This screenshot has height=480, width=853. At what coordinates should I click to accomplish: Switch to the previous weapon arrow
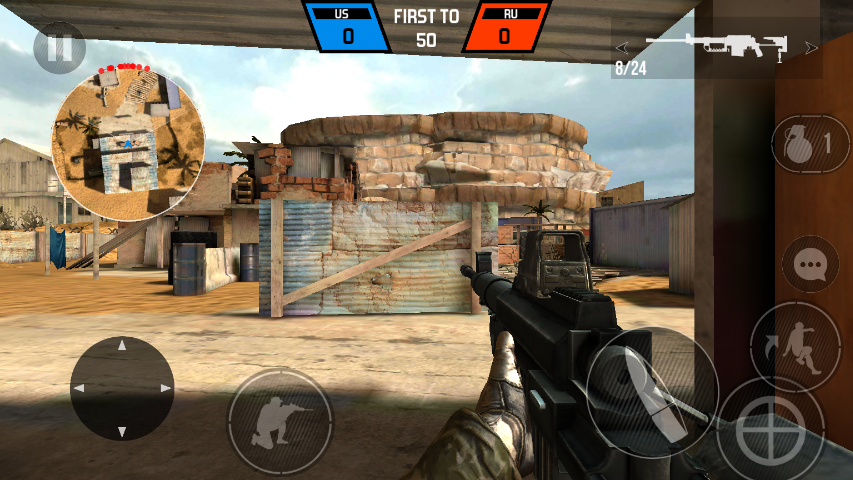[622, 47]
